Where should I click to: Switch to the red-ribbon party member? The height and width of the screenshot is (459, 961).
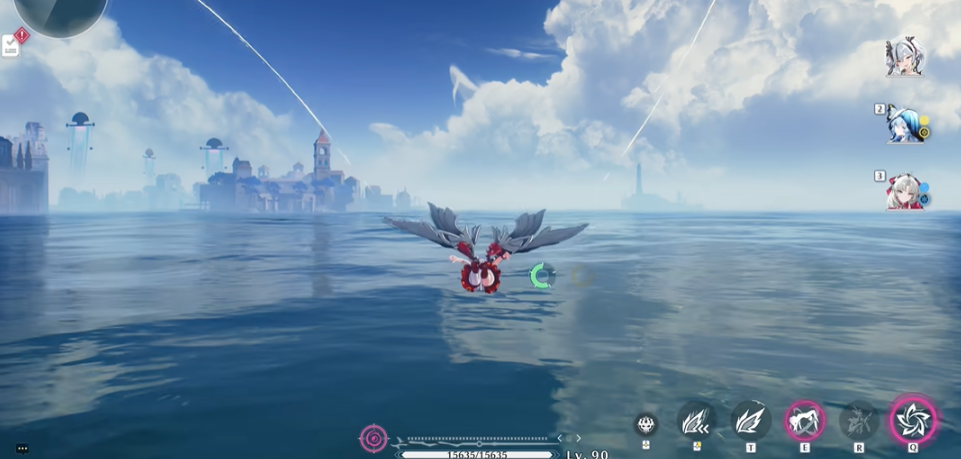click(x=904, y=191)
